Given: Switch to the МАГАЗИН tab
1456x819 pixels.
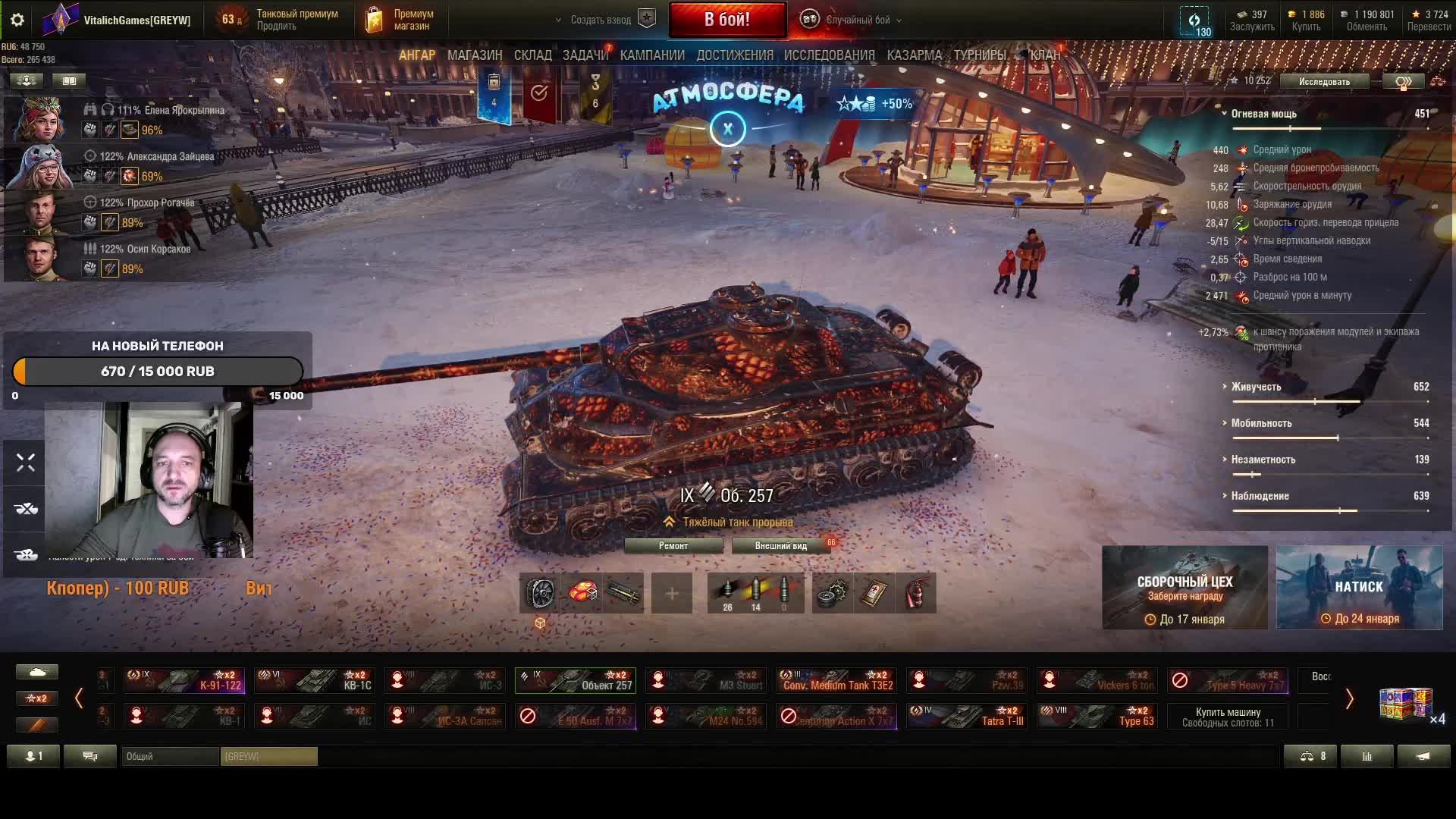Looking at the screenshot, I should click(475, 55).
